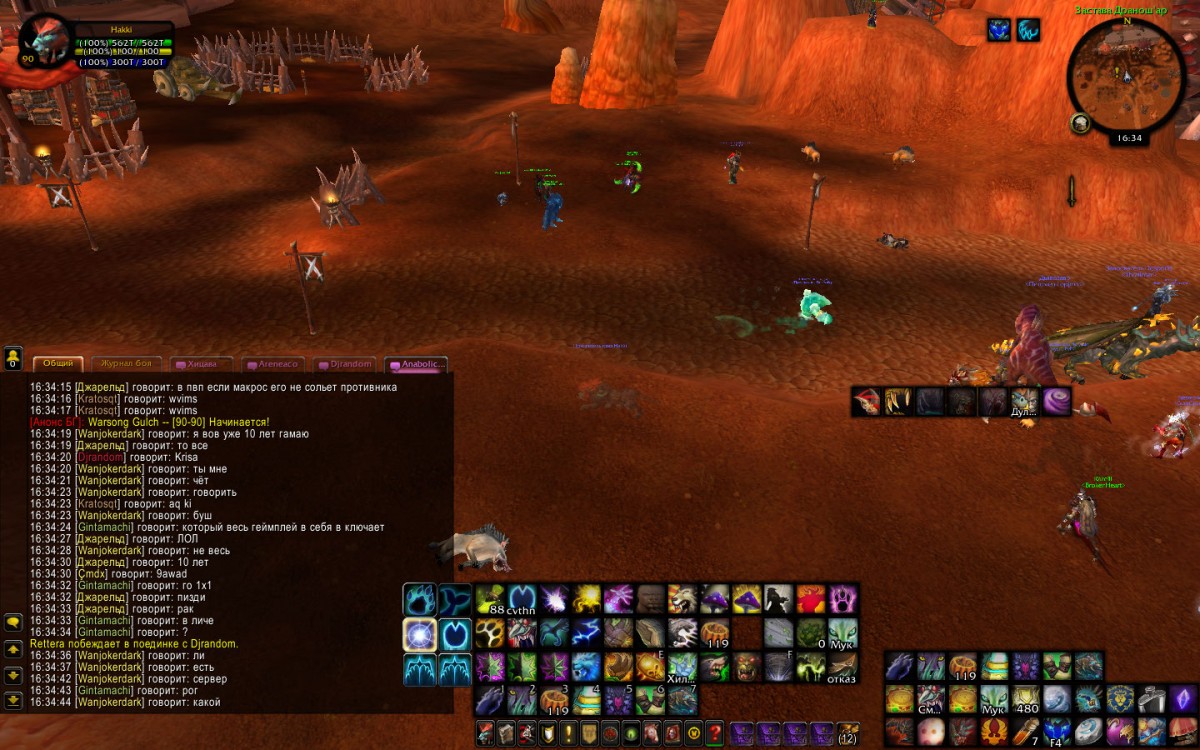Image resolution: width=1200 pixels, height=750 pixels.
Task: Open the red question mark help button
Action: (714, 732)
